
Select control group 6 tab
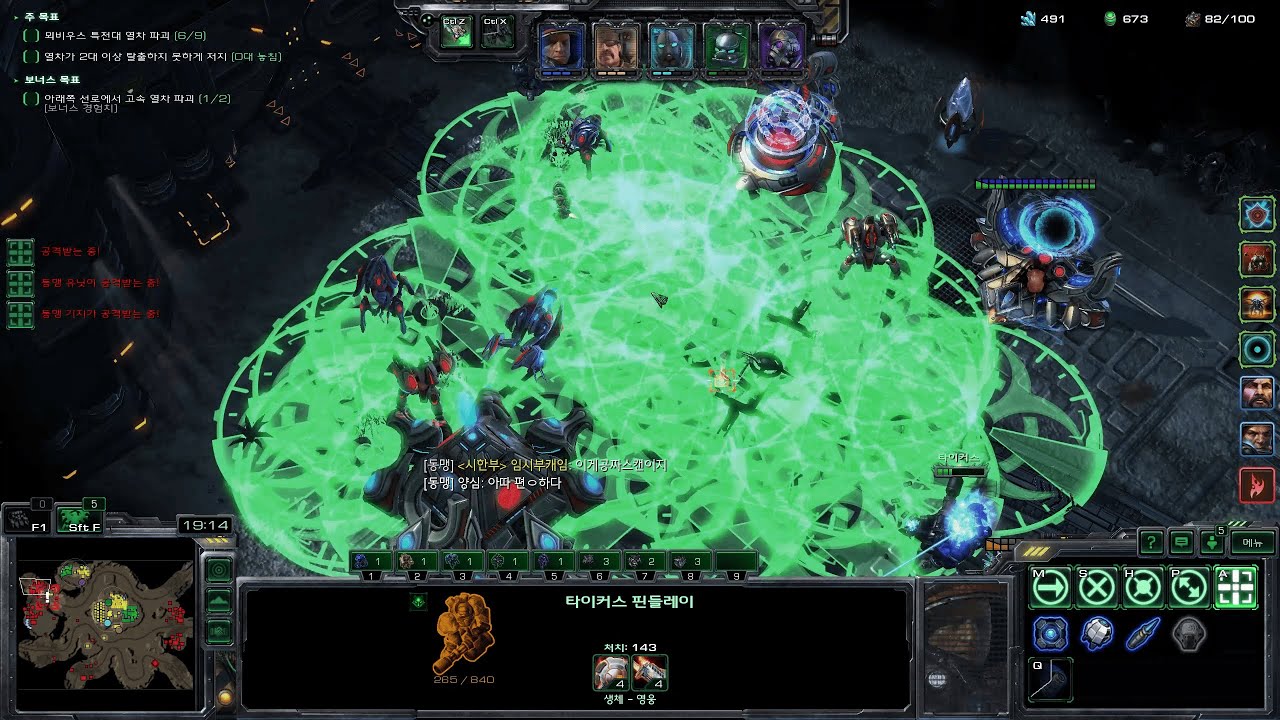(x=600, y=562)
